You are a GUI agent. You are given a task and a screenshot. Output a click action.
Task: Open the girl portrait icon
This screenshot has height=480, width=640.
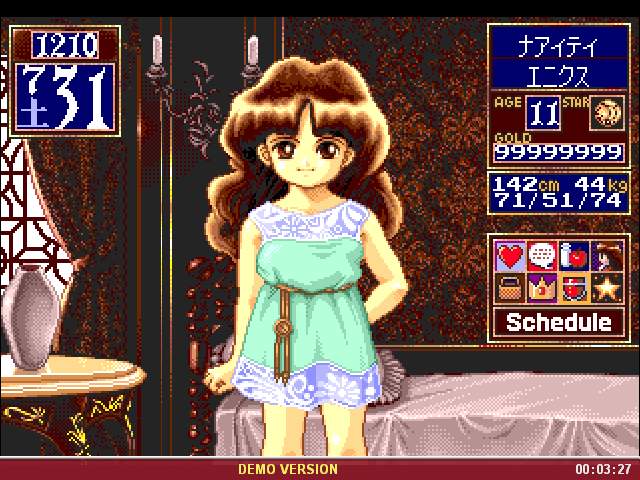[x=604, y=257]
